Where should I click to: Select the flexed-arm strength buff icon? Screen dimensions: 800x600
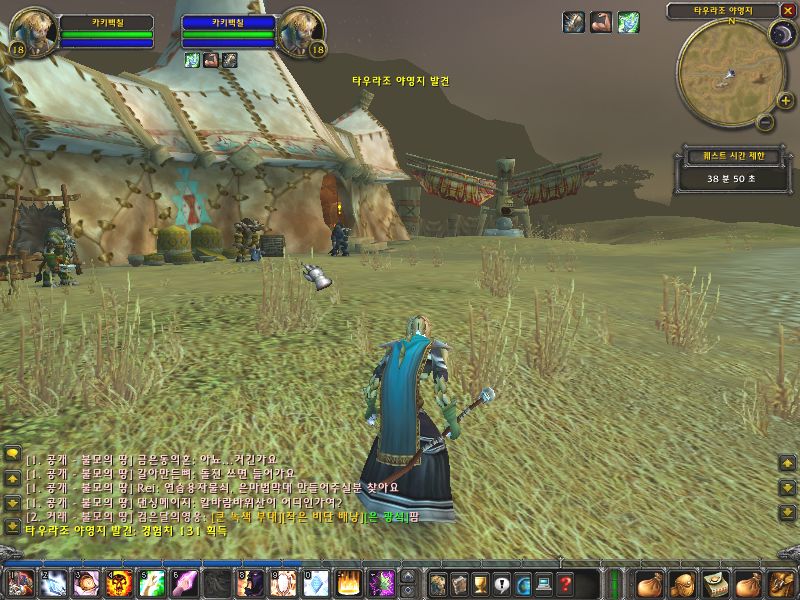(600, 22)
